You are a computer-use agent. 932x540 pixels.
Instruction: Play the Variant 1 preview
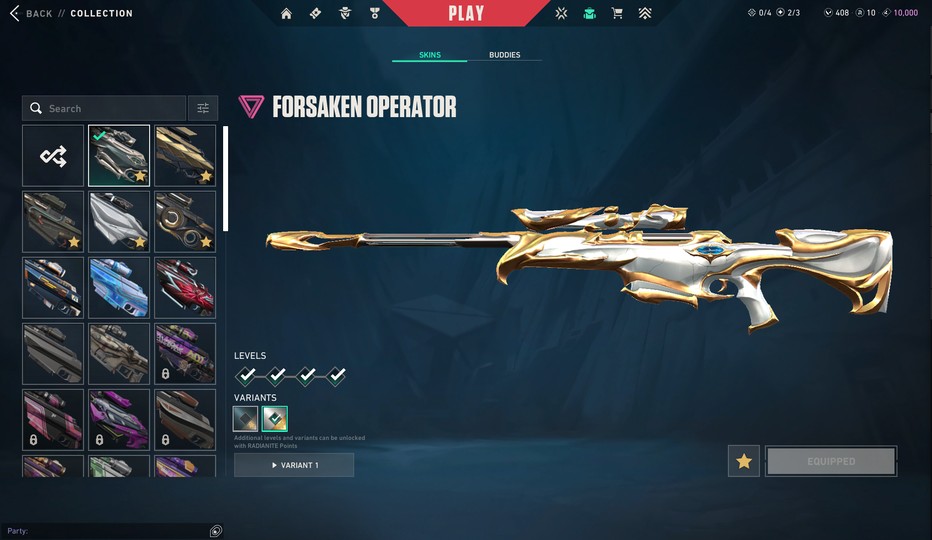click(294, 465)
